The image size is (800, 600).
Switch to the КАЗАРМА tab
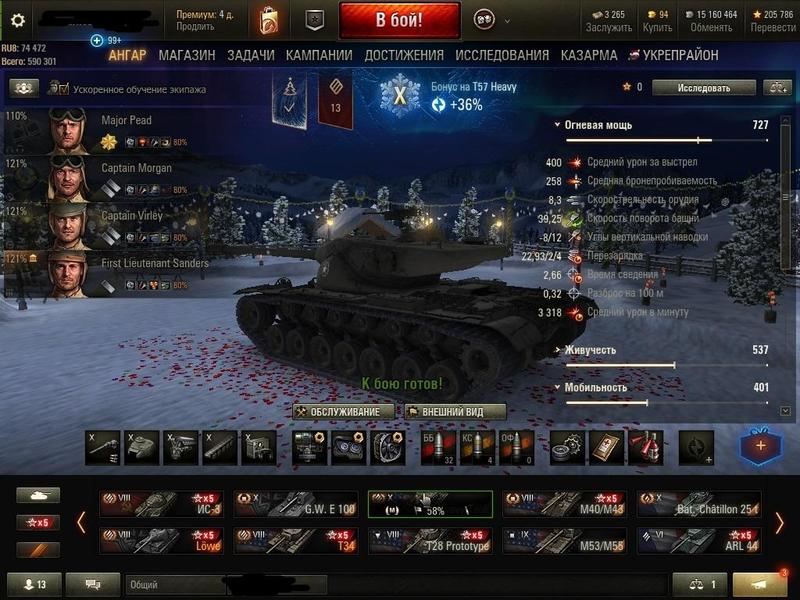(589, 56)
